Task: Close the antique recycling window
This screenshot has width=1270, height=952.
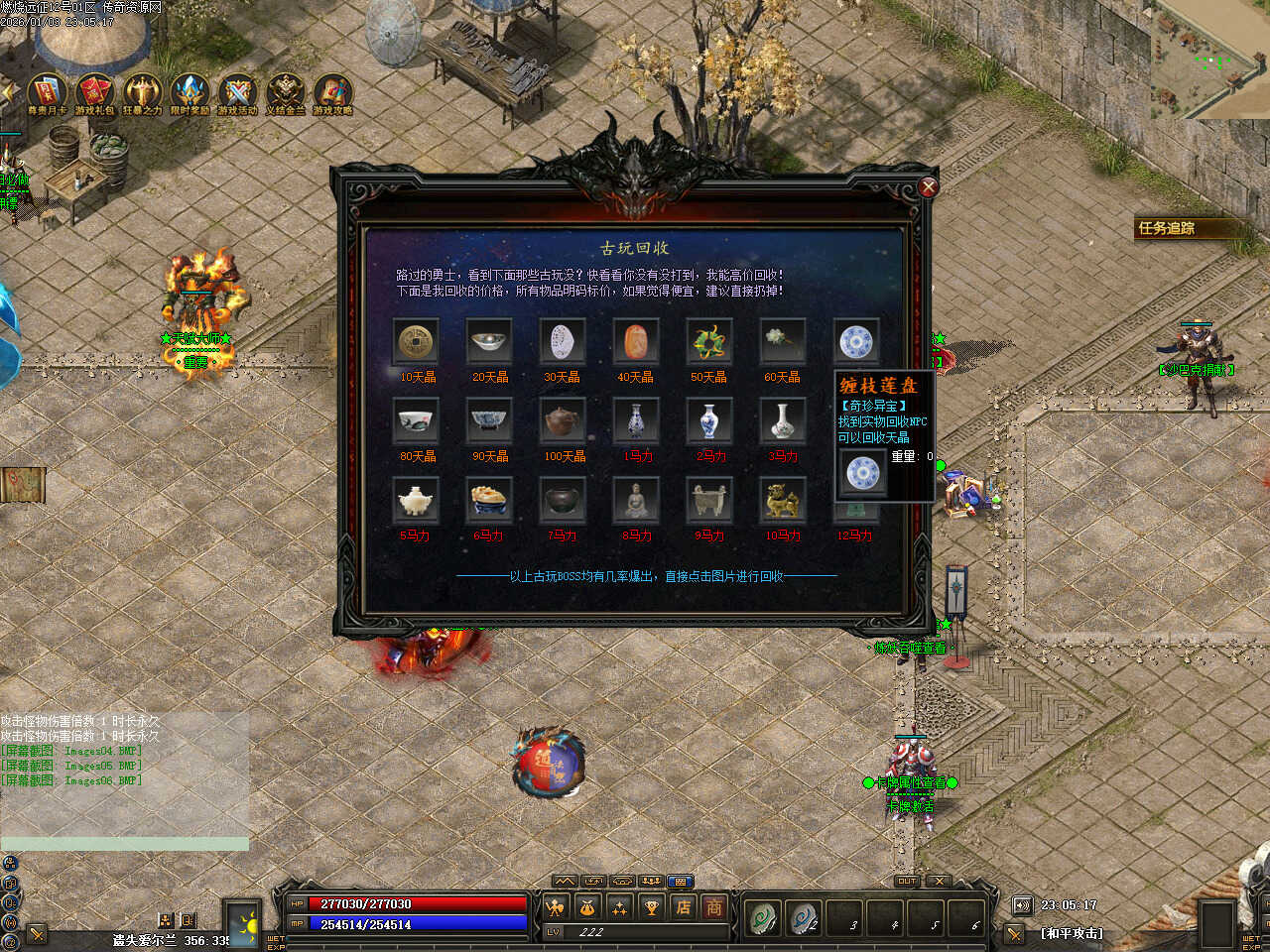Action: pyautogui.click(x=929, y=186)
